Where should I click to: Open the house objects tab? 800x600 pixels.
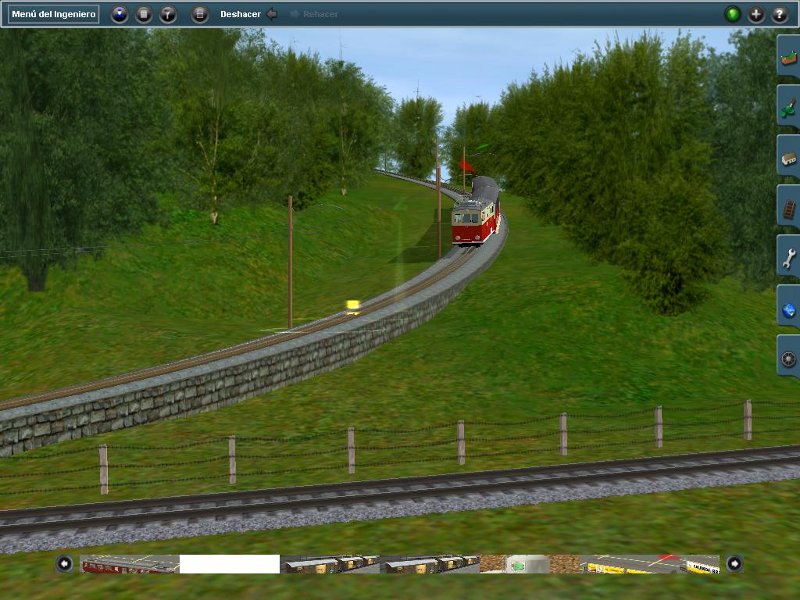click(x=788, y=156)
